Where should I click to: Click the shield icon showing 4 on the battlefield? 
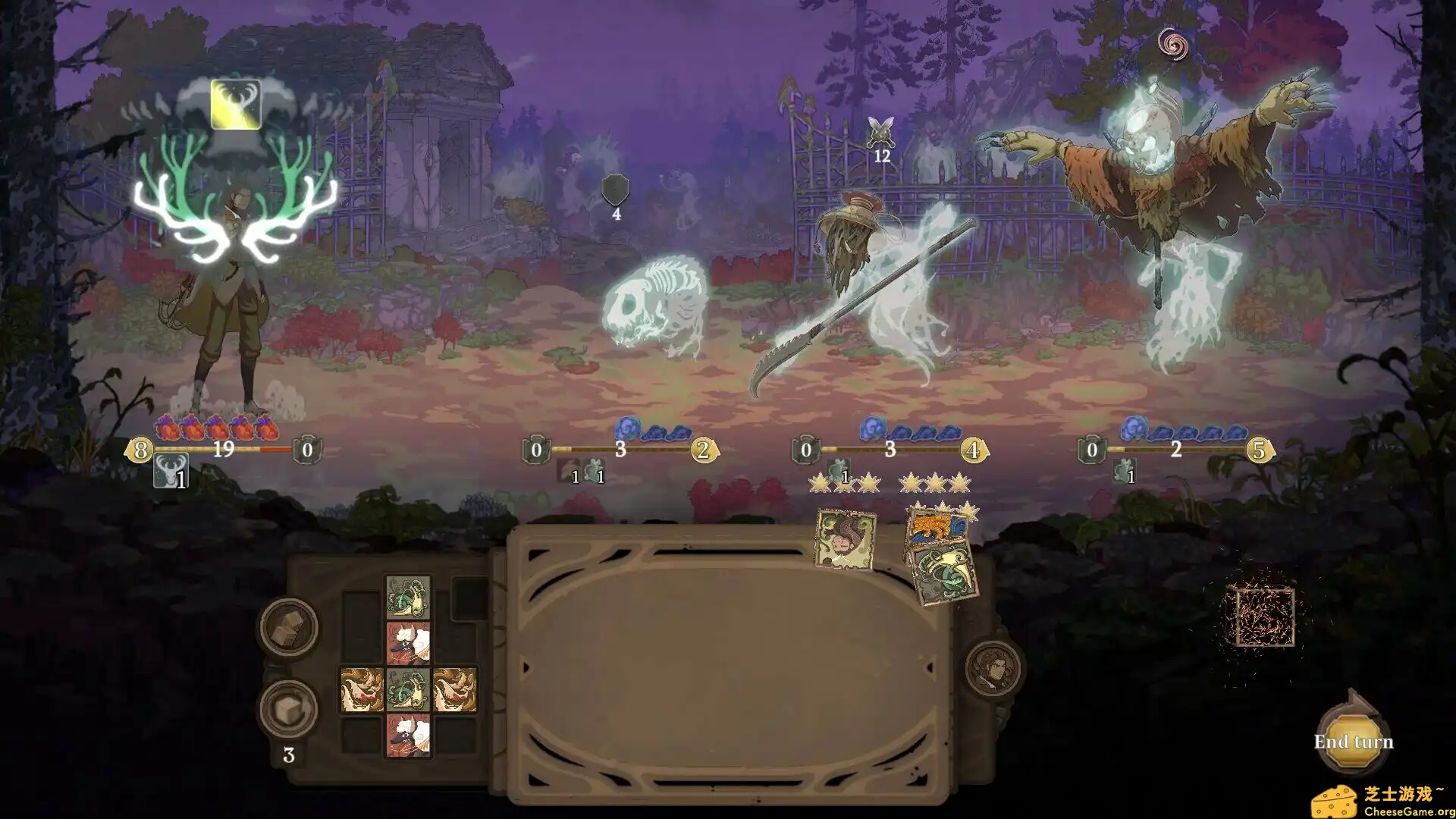(x=615, y=188)
